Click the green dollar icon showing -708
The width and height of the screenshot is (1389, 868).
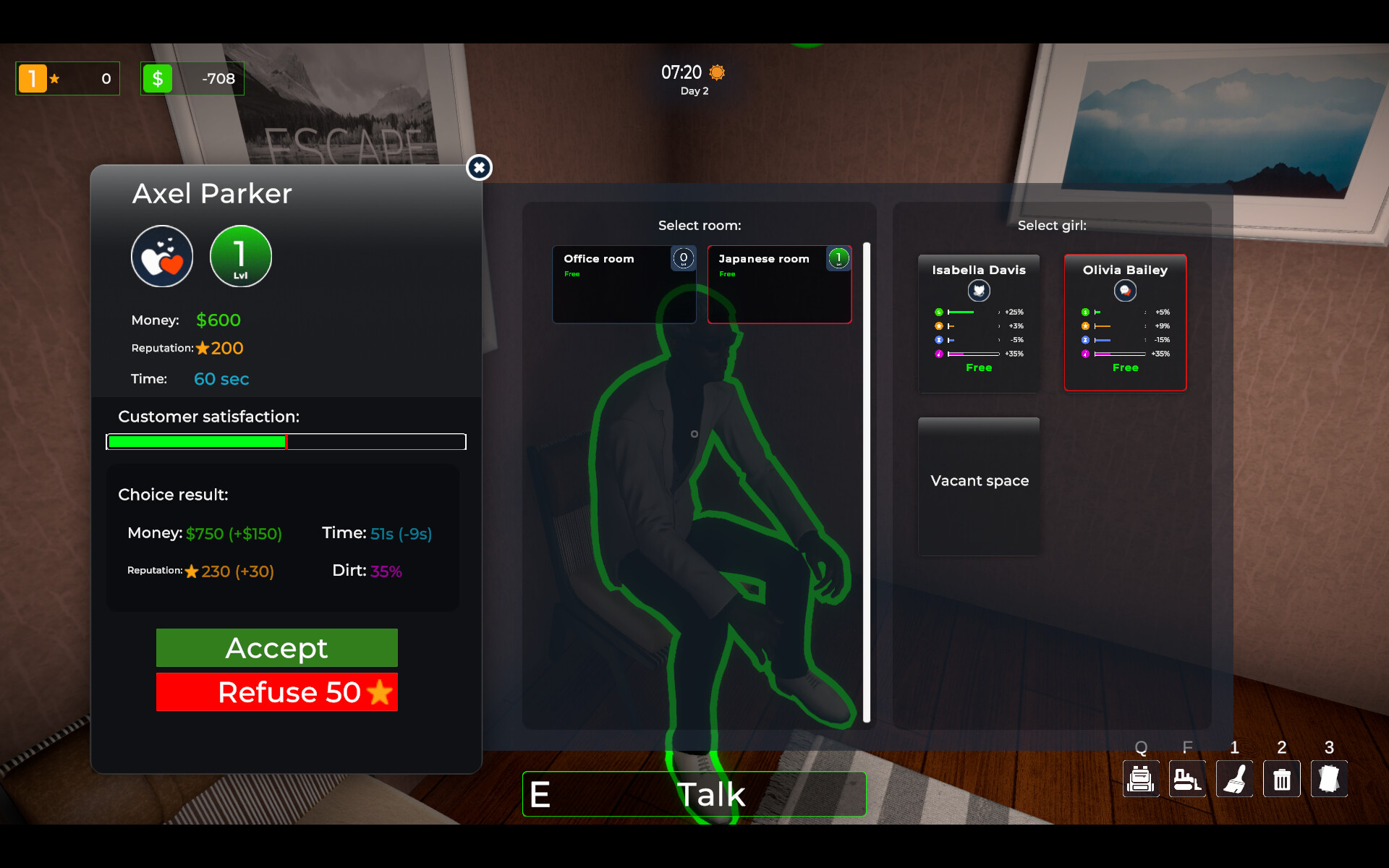[158, 78]
